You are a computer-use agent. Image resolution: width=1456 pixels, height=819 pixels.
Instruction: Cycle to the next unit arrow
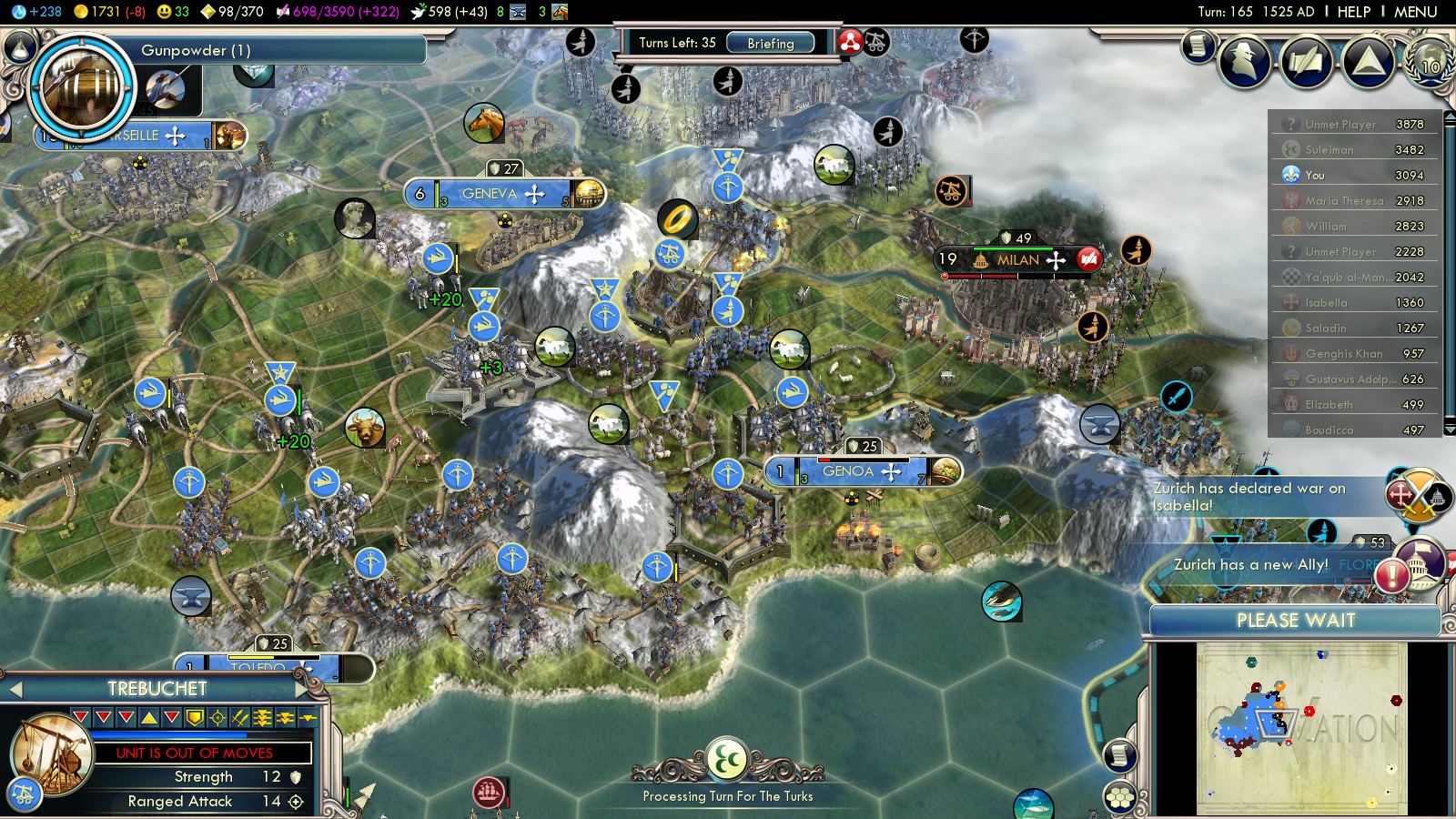(303, 690)
